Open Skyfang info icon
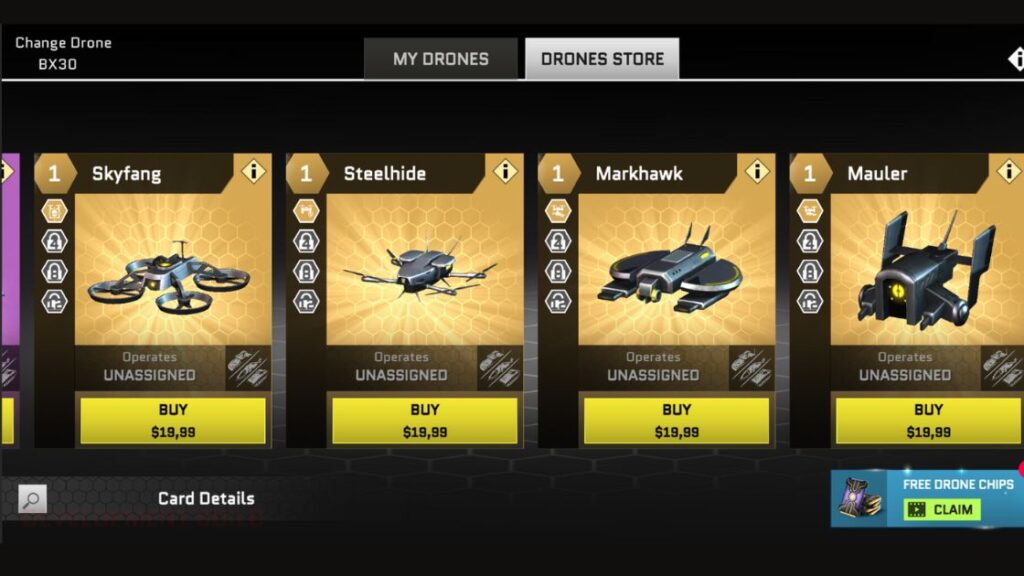 tap(254, 171)
